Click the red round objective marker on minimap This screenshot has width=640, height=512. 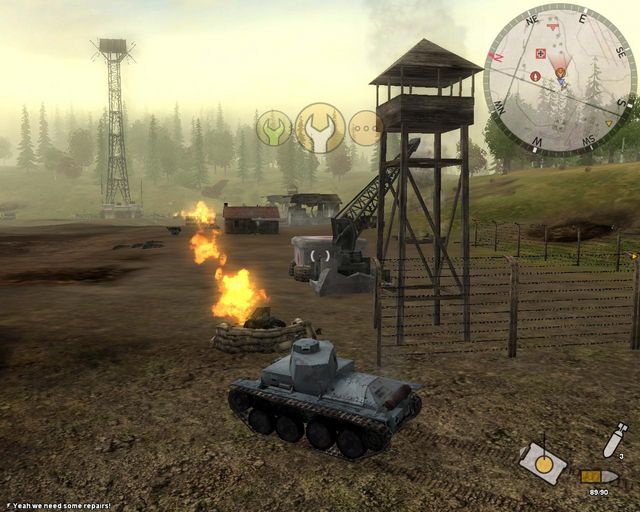pyautogui.click(x=536, y=76)
